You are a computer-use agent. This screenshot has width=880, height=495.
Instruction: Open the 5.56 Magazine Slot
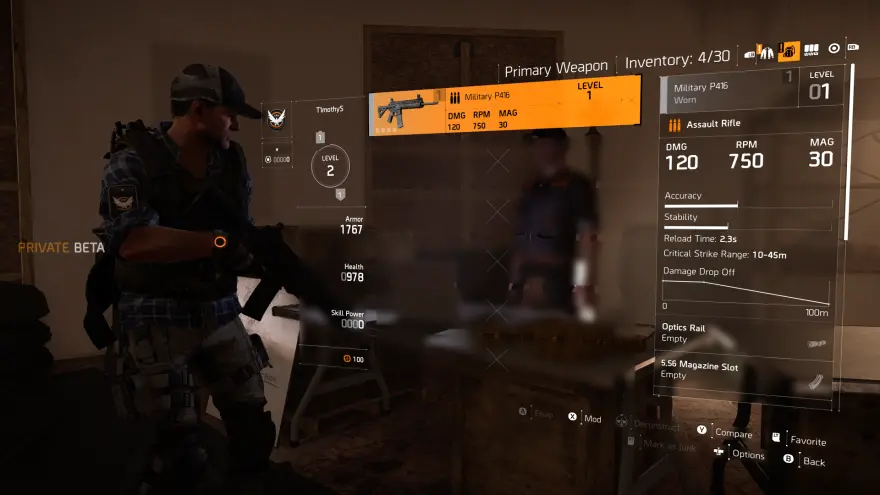point(746,372)
